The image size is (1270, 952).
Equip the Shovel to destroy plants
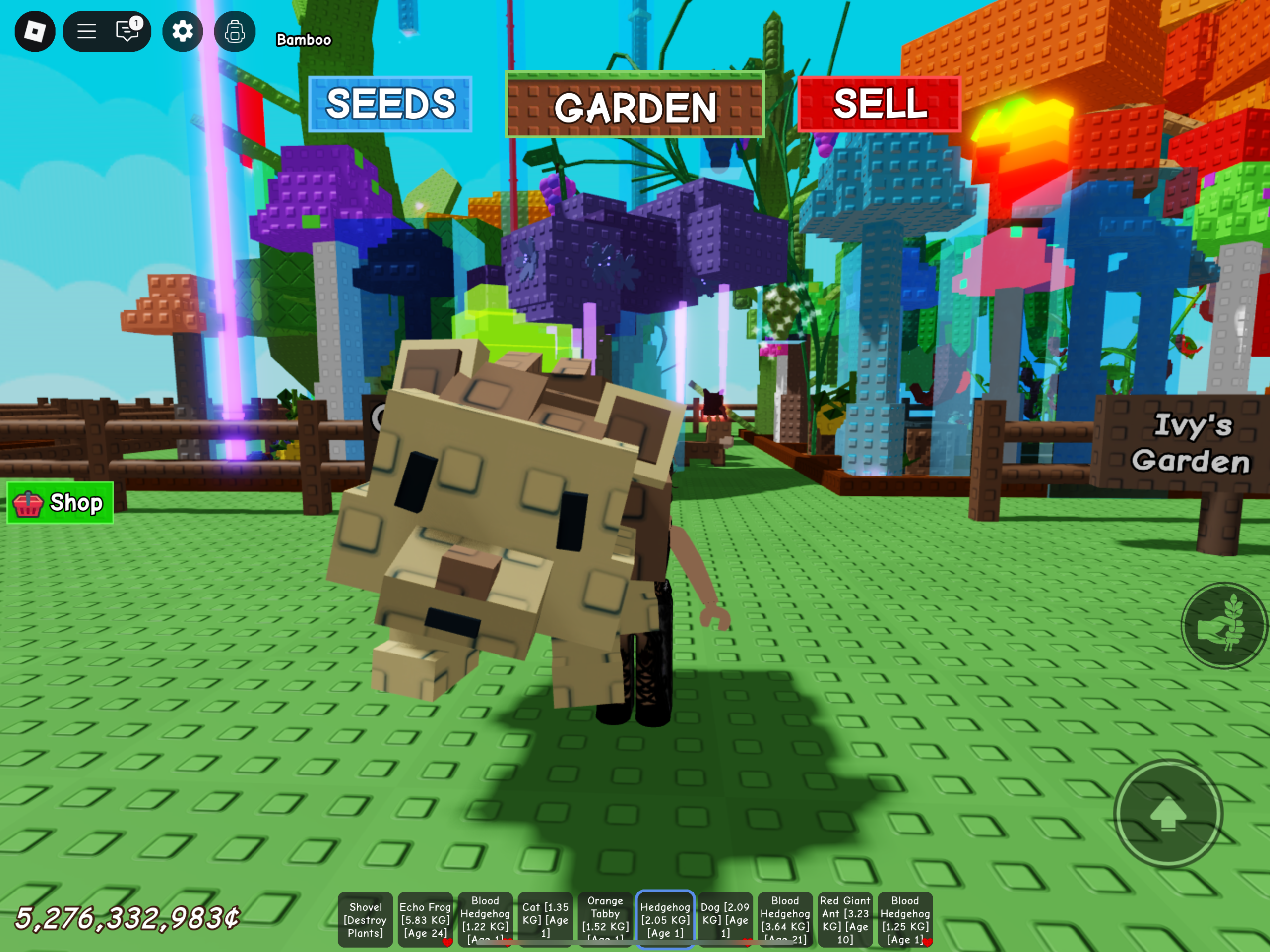(x=366, y=918)
